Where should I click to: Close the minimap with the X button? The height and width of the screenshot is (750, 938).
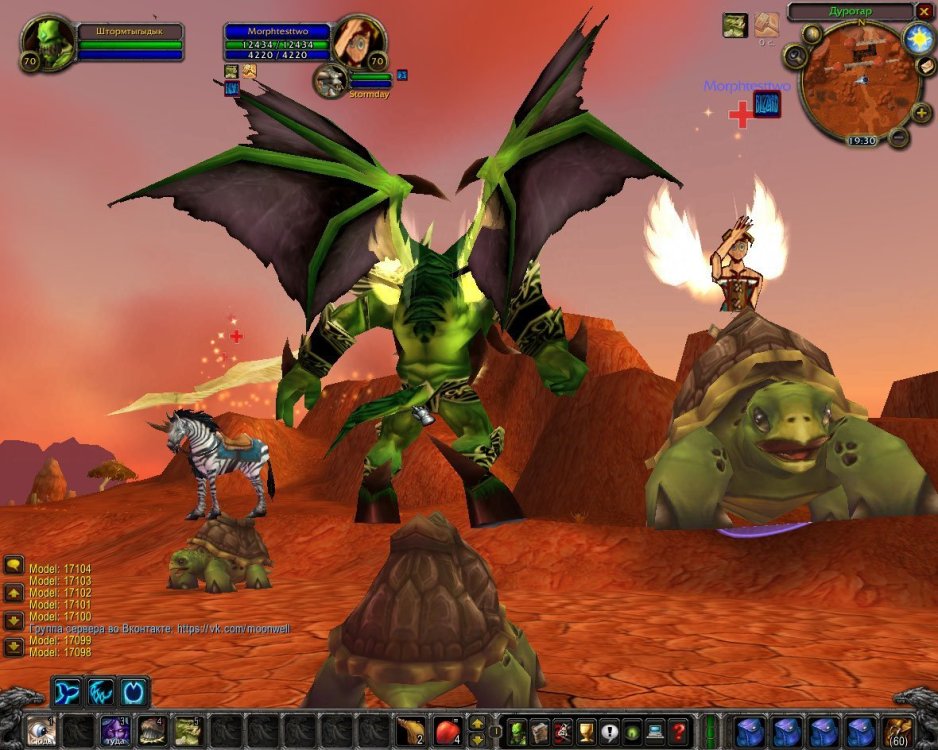coord(924,11)
